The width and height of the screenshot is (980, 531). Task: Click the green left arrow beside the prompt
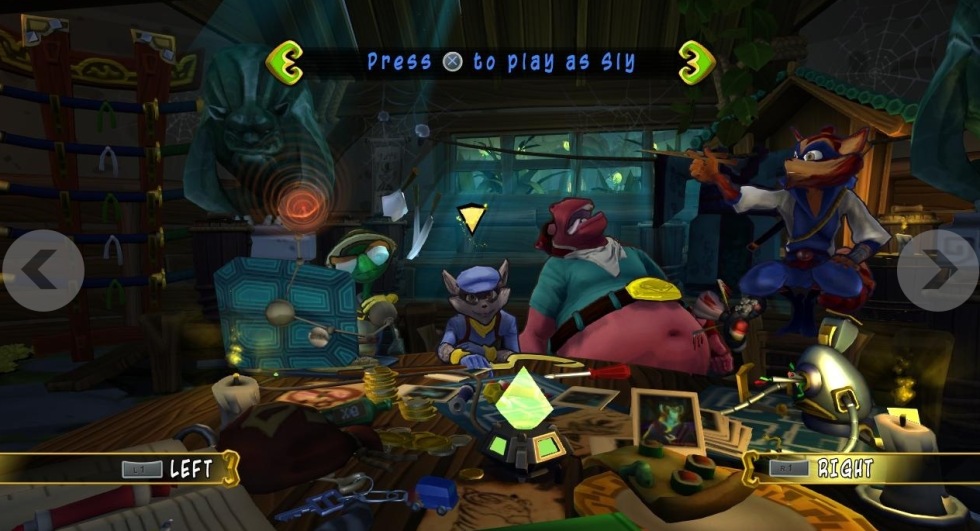coord(285,61)
